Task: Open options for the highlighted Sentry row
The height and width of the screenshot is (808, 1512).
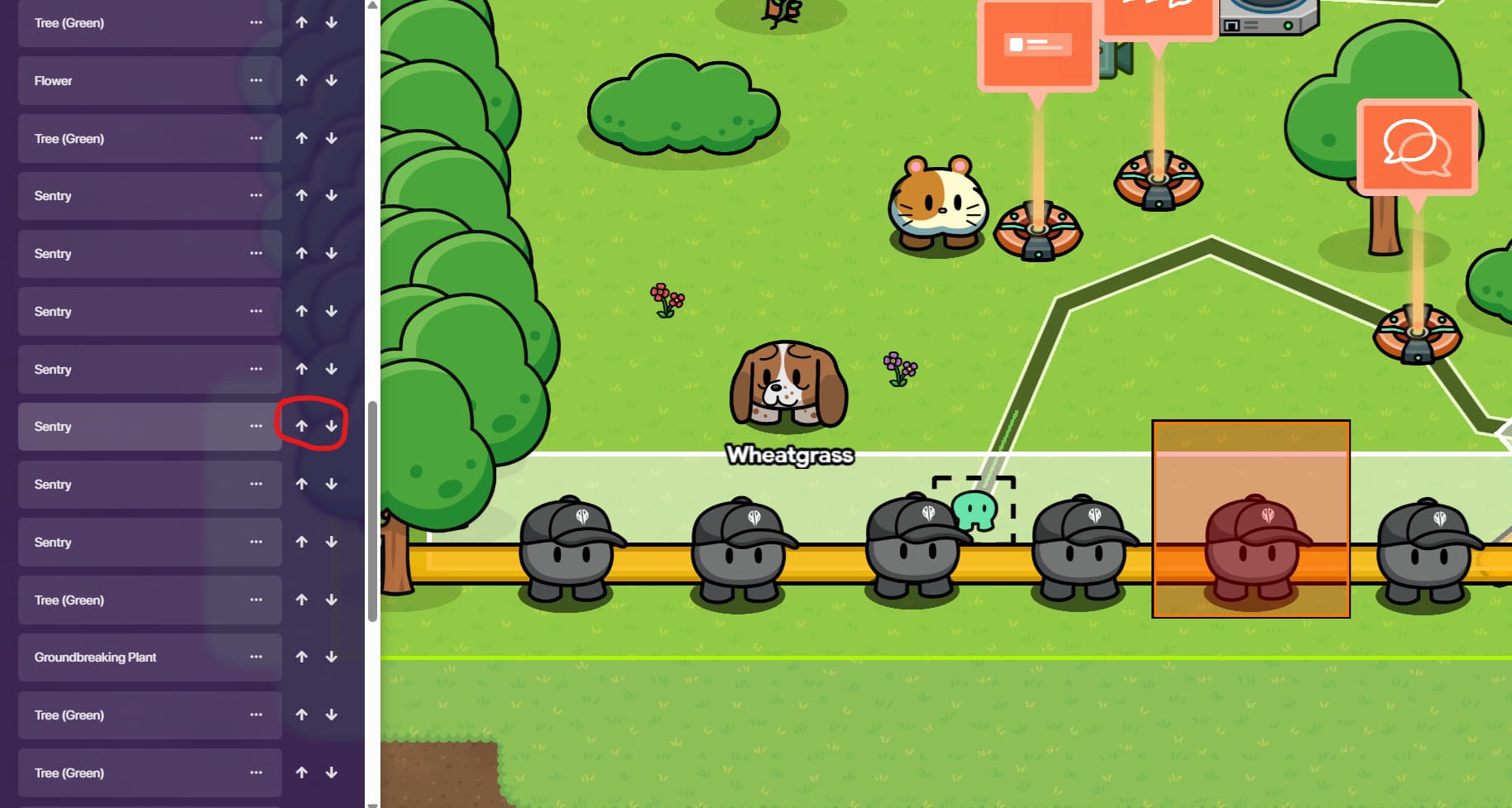Action: click(x=256, y=427)
